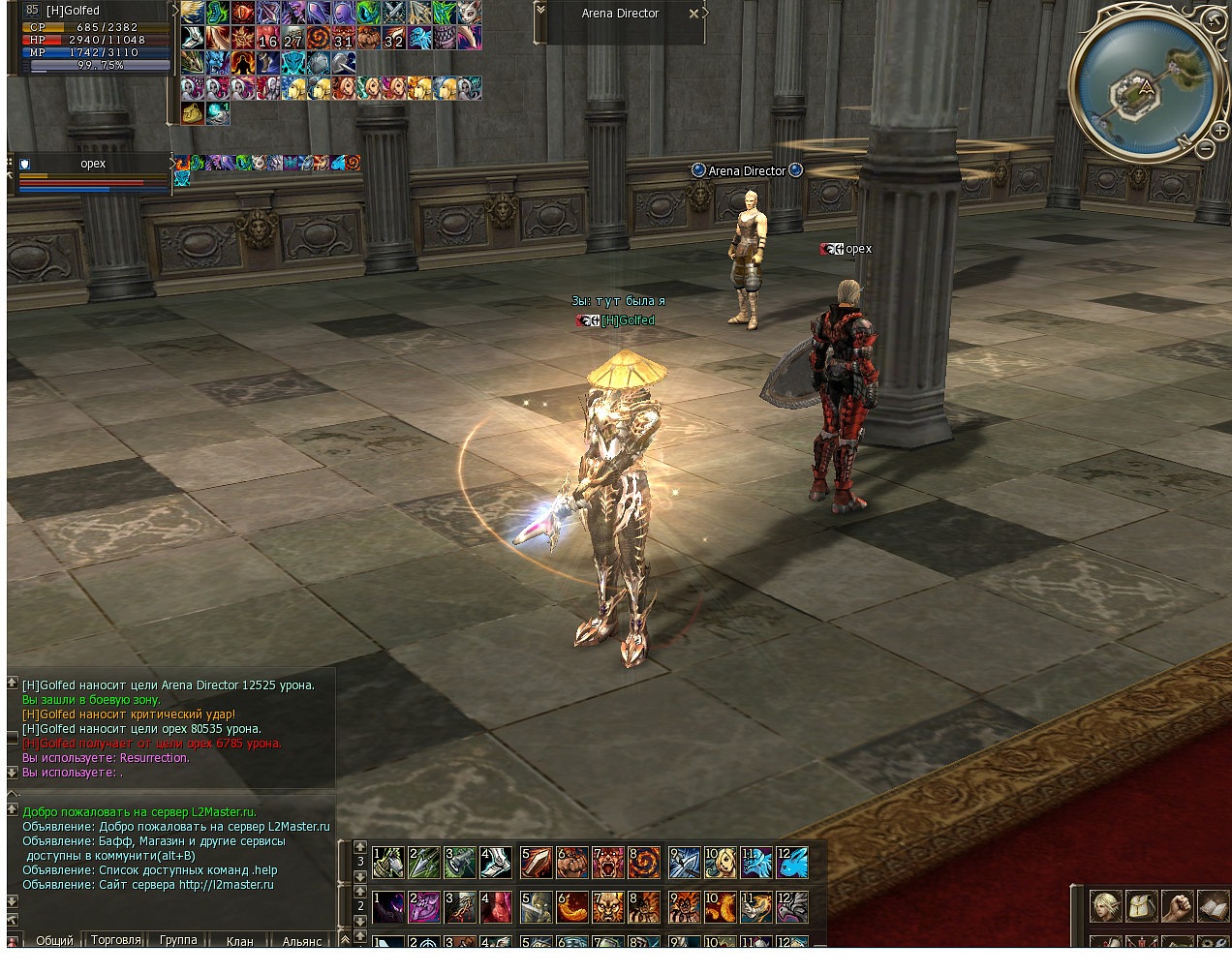The width and height of the screenshot is (1232, 973).
Task: Open the inventory bag icon
Action: 1142,906
